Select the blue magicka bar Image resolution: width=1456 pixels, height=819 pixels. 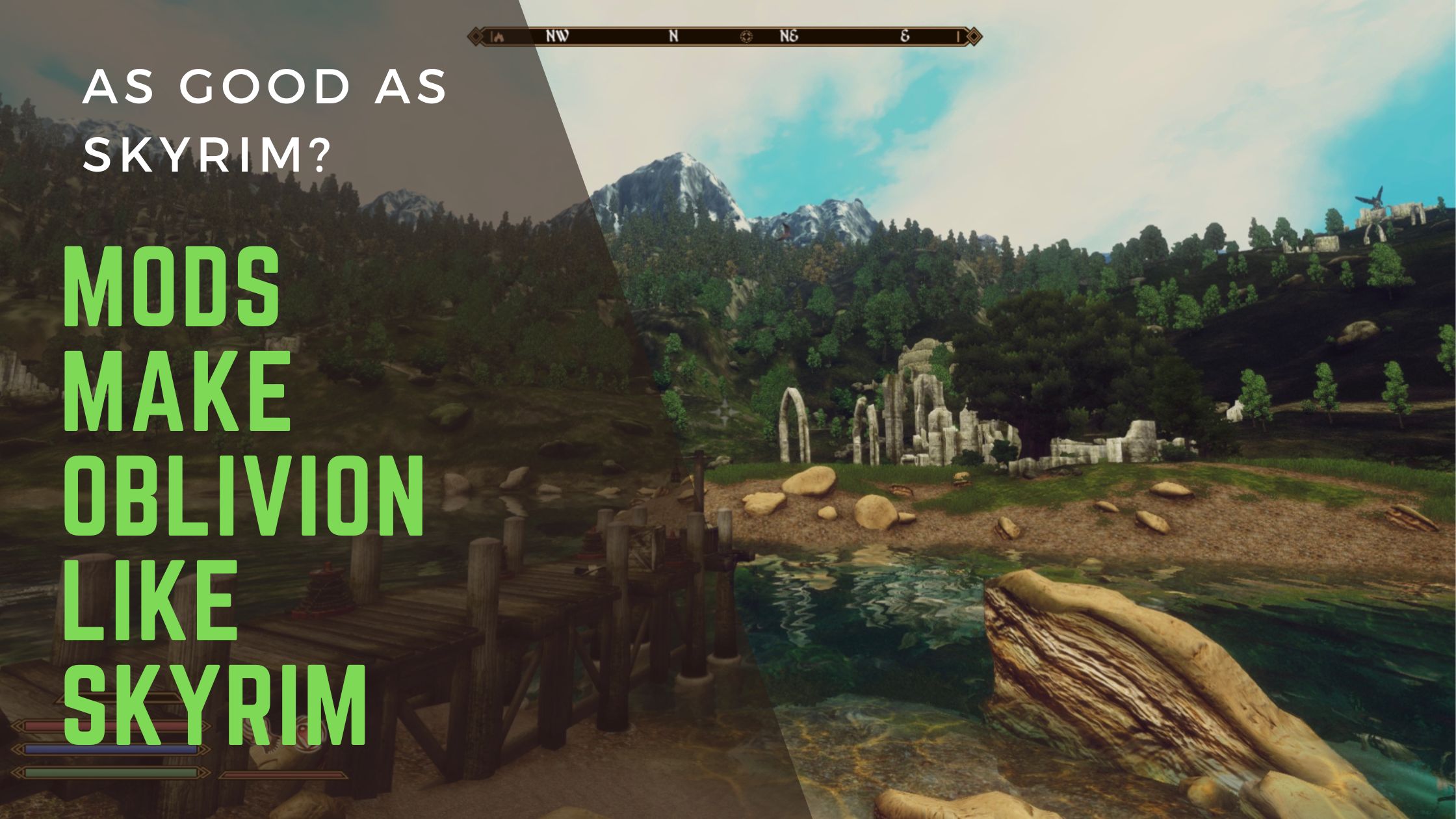110,749
